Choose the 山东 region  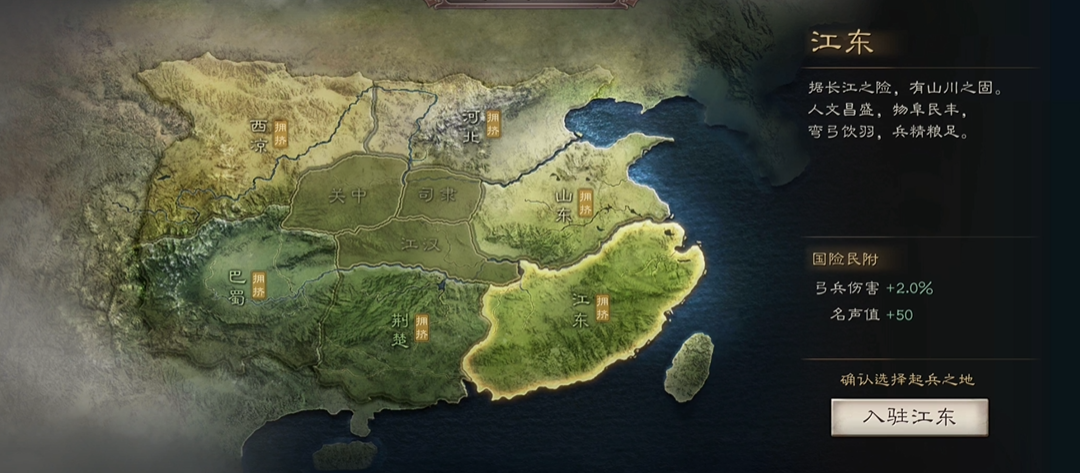coord(566,209)
